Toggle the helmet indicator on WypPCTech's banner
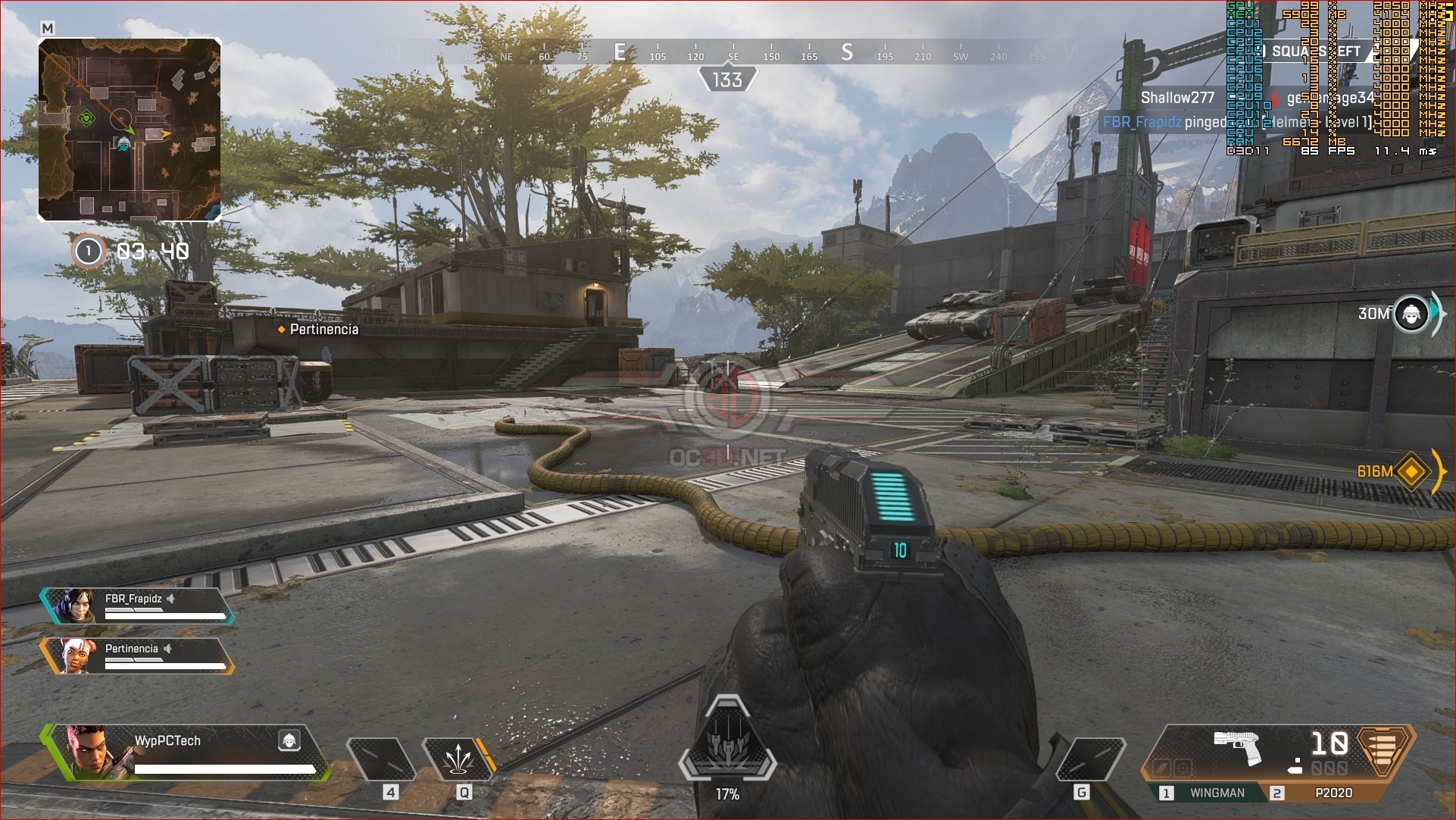This screenshot has height=820, width=1456. [x=290, y=741]
